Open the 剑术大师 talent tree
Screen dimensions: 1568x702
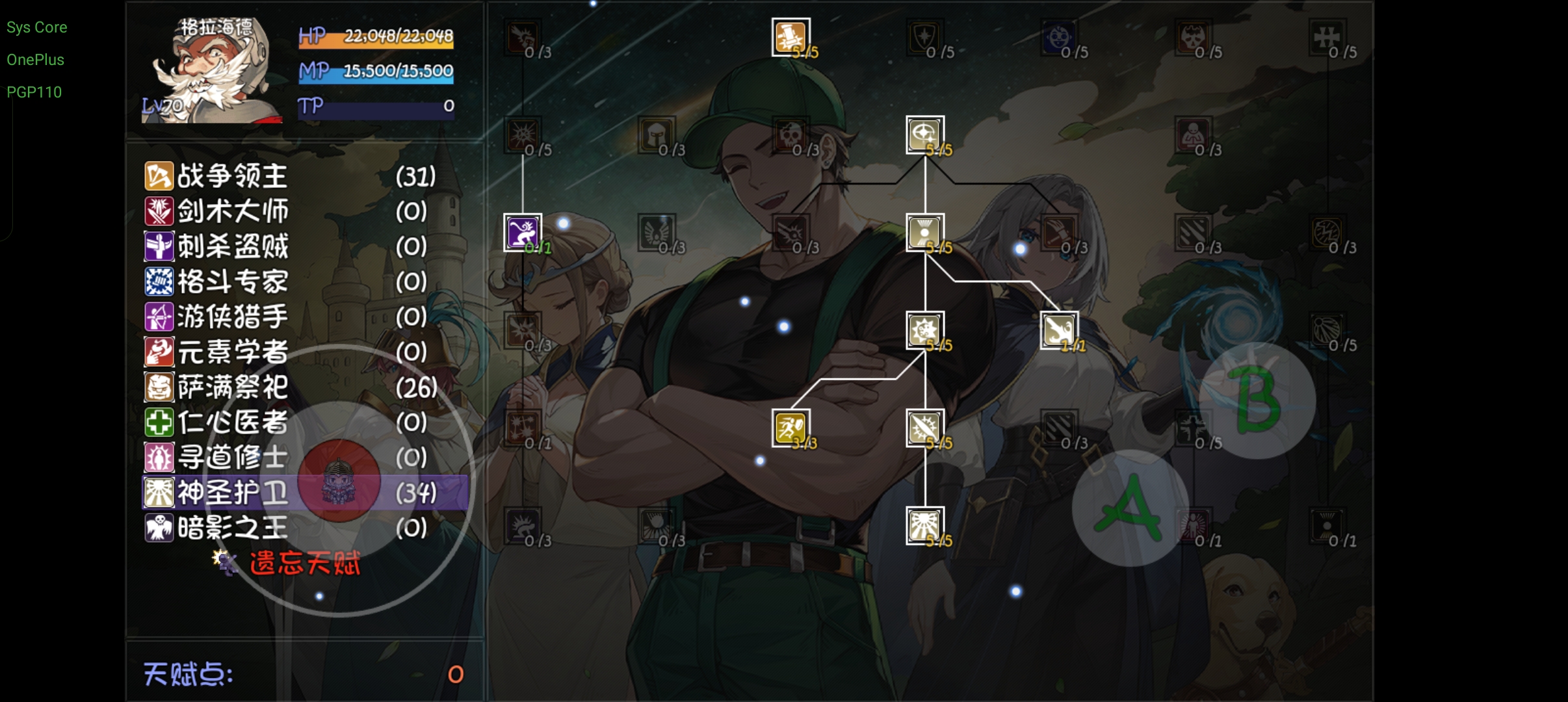(x=232, y=211)
